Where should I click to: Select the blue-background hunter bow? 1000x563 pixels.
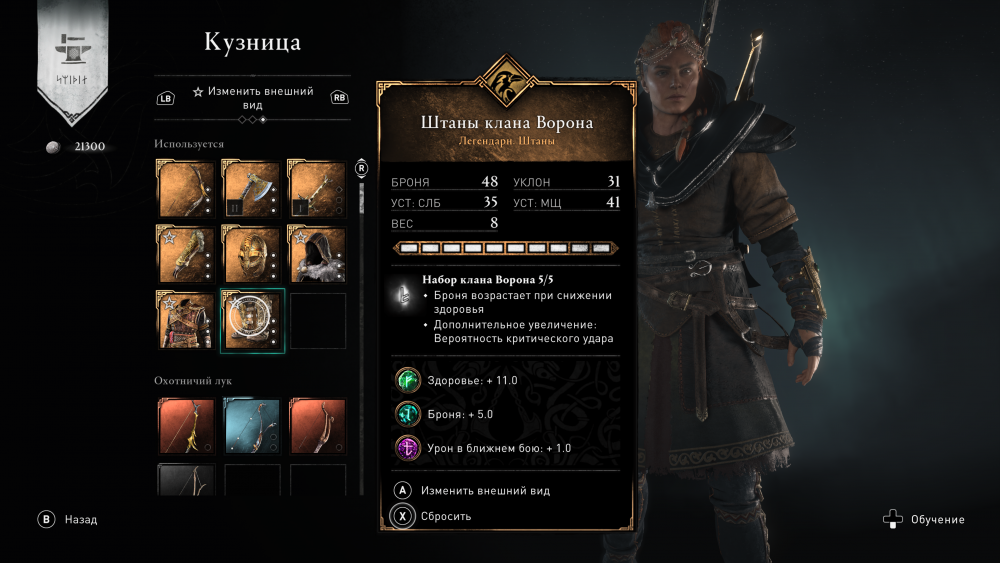252,426
